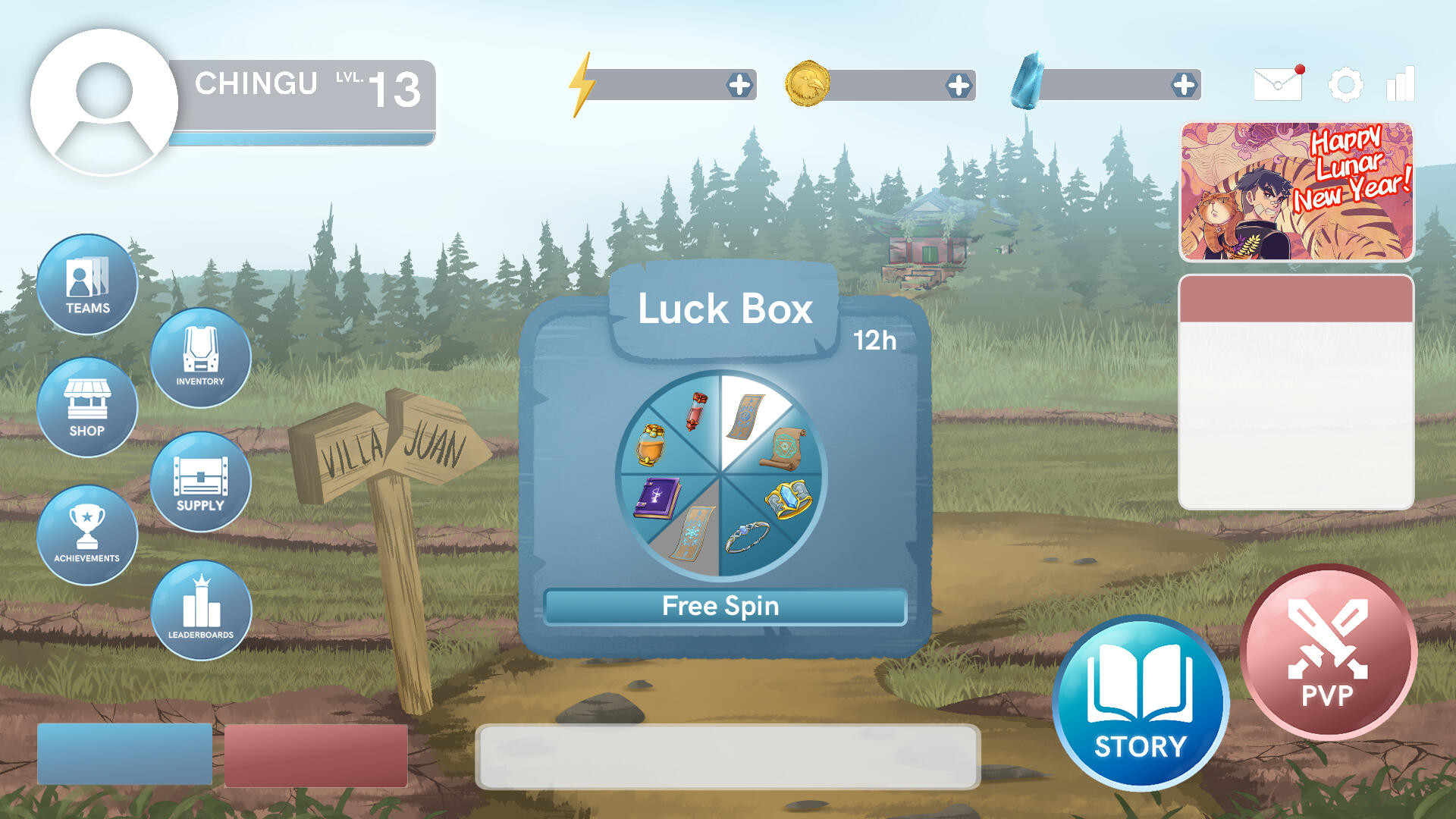
Task: Add blue crystals with the plus button
Action: click(1184, 85)
